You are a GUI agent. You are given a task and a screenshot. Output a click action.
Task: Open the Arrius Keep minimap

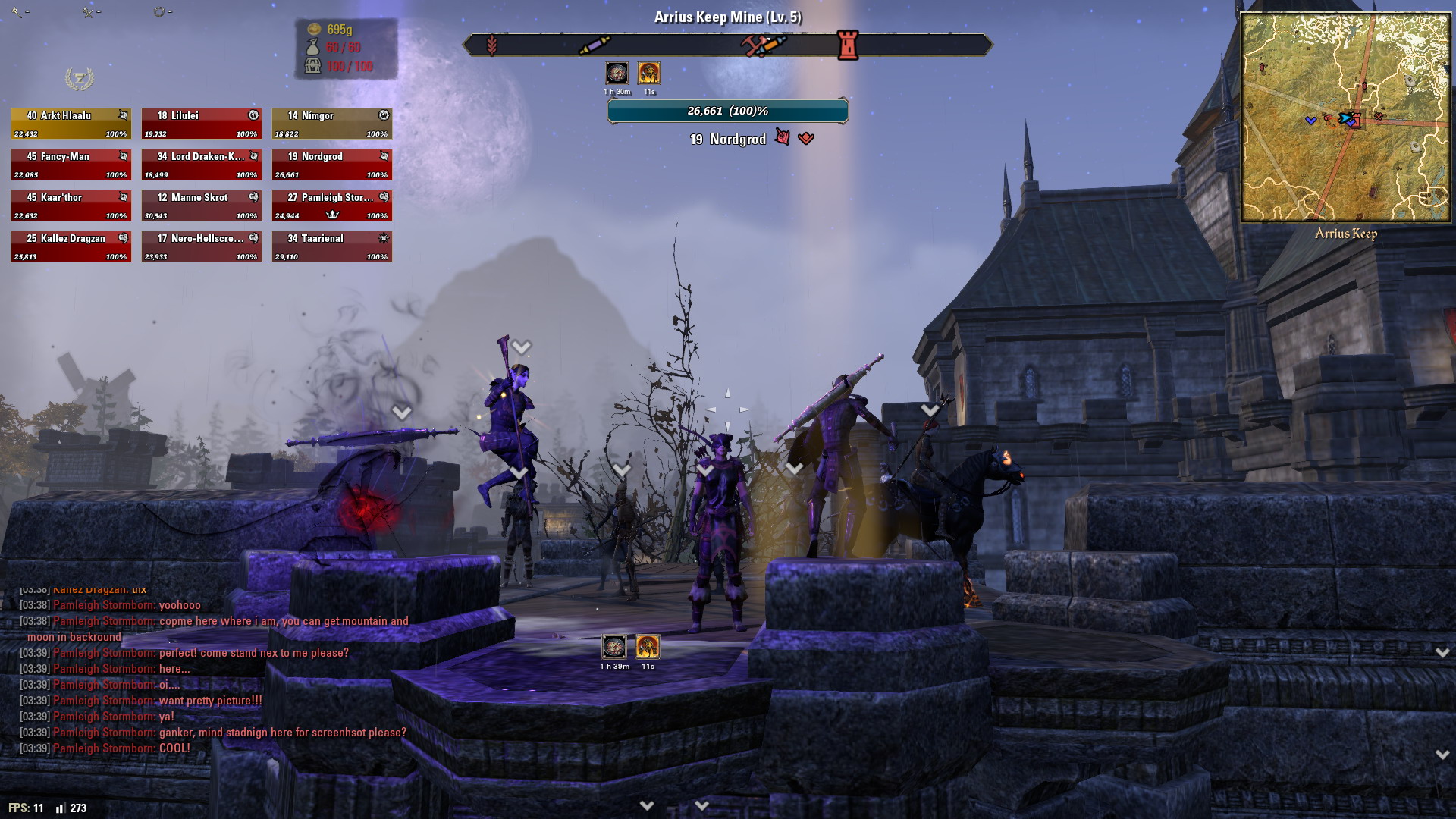point(1345,118)
